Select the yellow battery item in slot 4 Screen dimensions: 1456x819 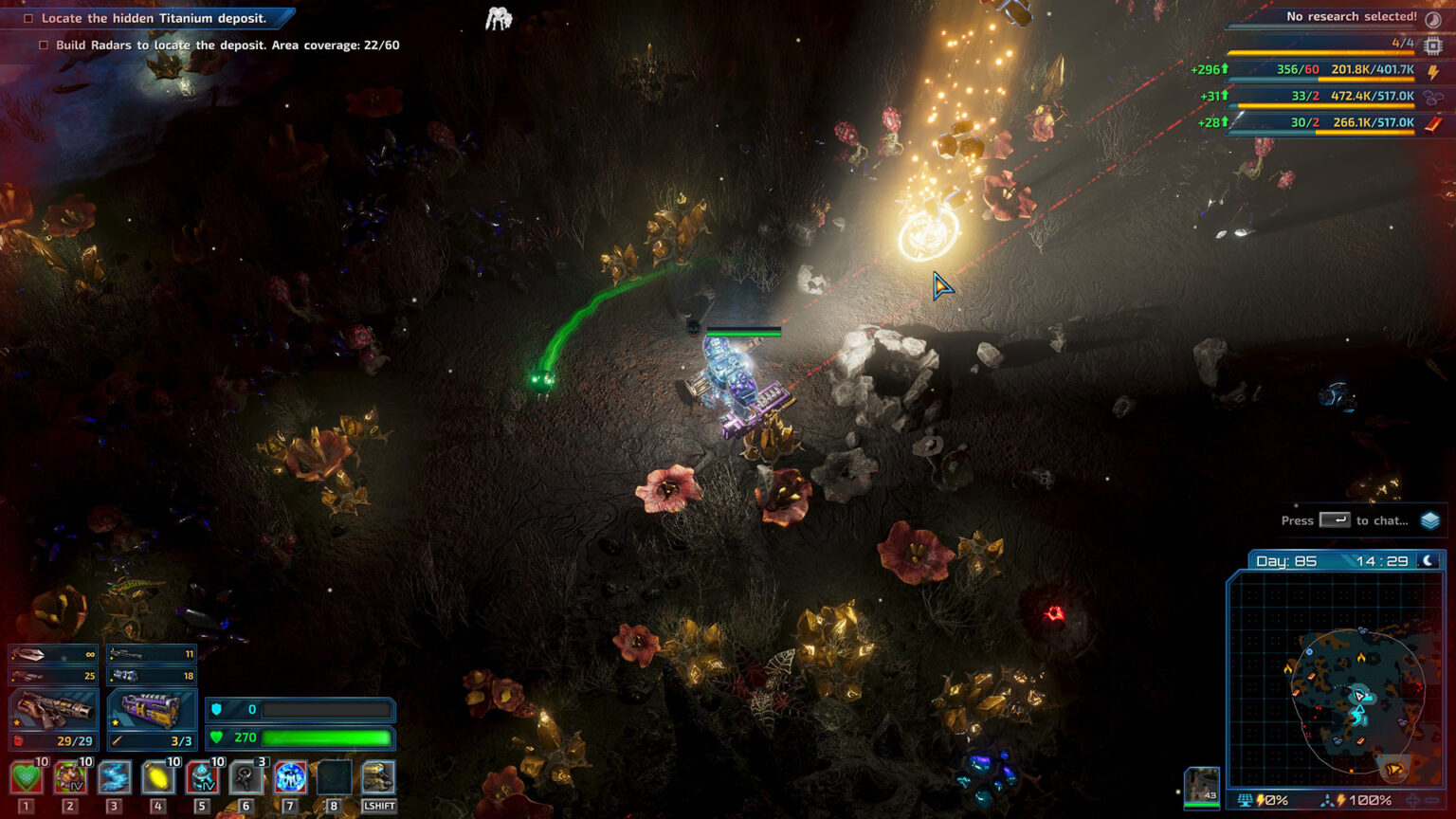click(157, 778)
